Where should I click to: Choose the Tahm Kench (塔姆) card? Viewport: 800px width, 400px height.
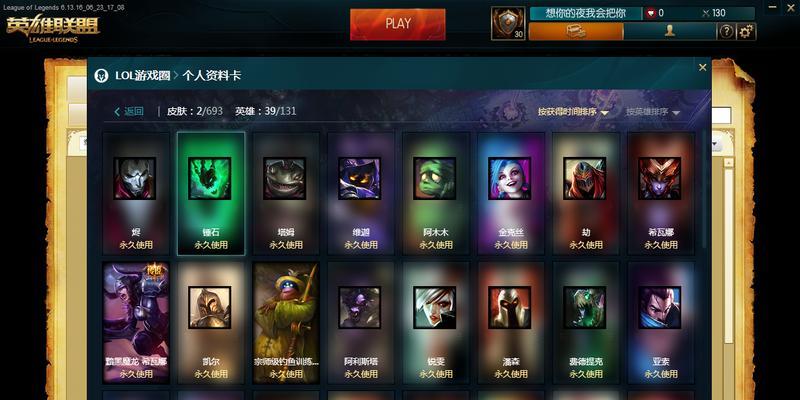click(285, 193)
